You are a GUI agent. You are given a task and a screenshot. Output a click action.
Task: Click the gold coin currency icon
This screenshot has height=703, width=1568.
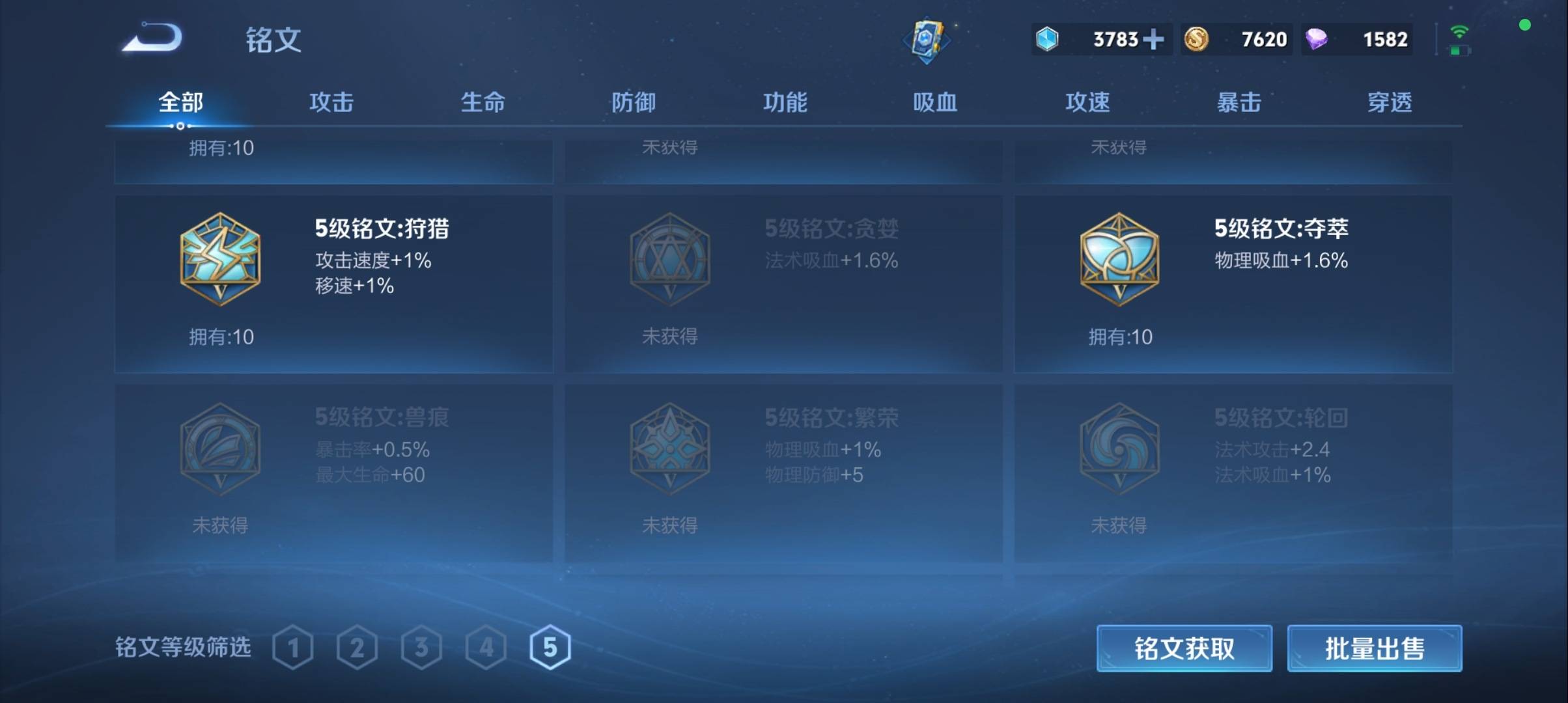(1199, 39)
